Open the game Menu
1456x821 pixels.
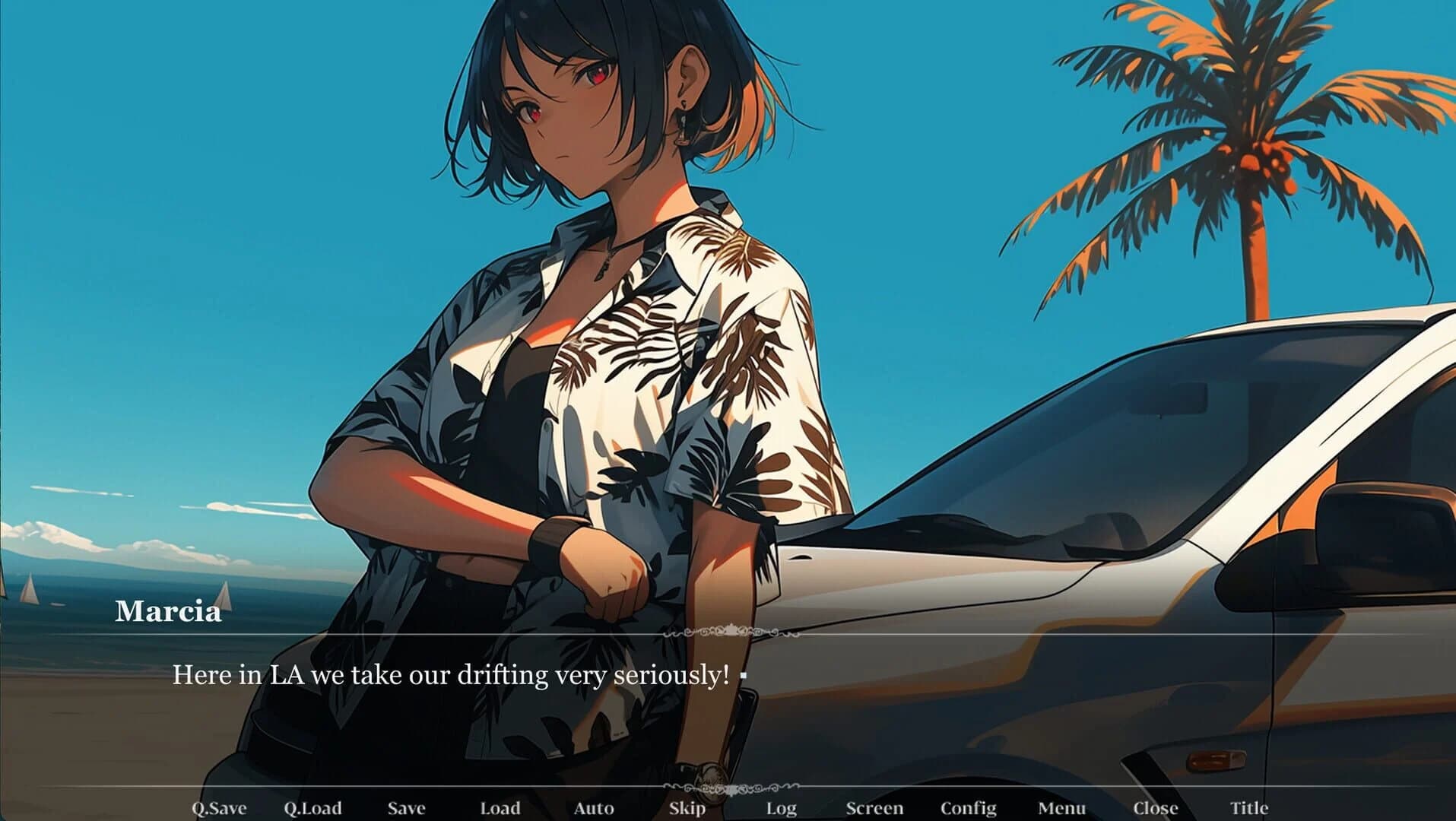(x=1063, y=808)
